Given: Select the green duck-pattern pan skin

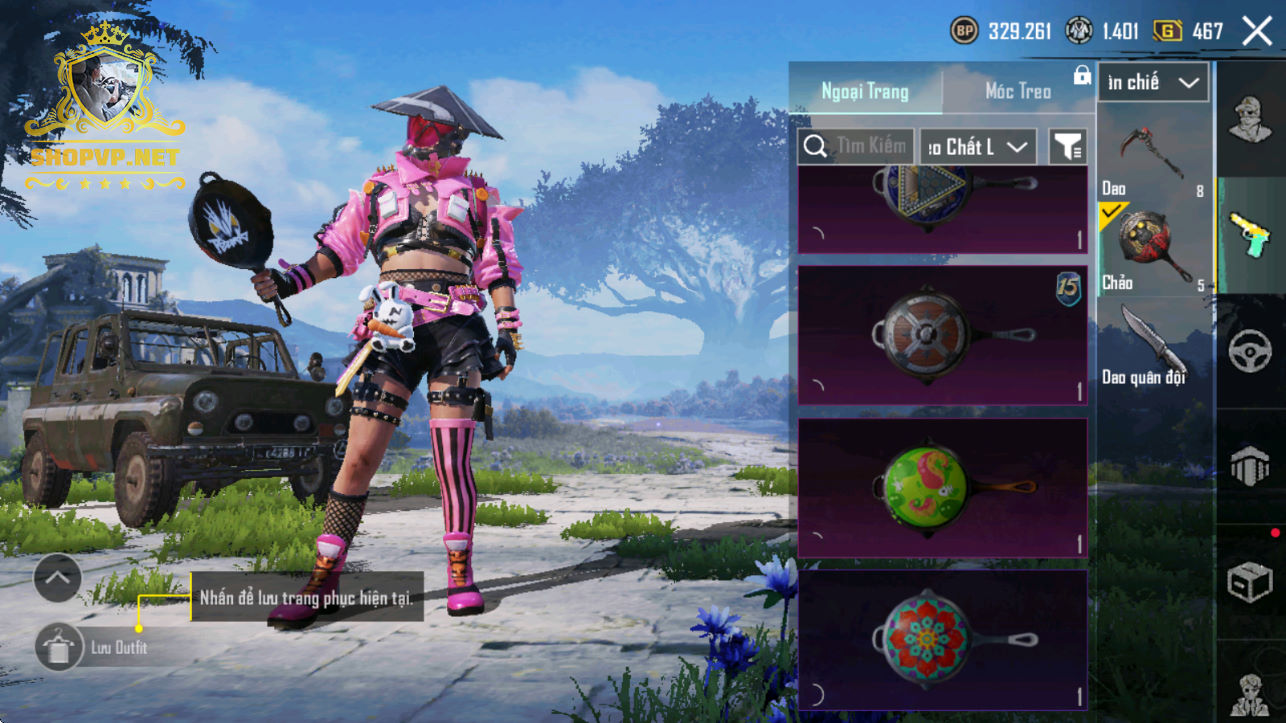Looking at the screenshot, I should 942,488.
